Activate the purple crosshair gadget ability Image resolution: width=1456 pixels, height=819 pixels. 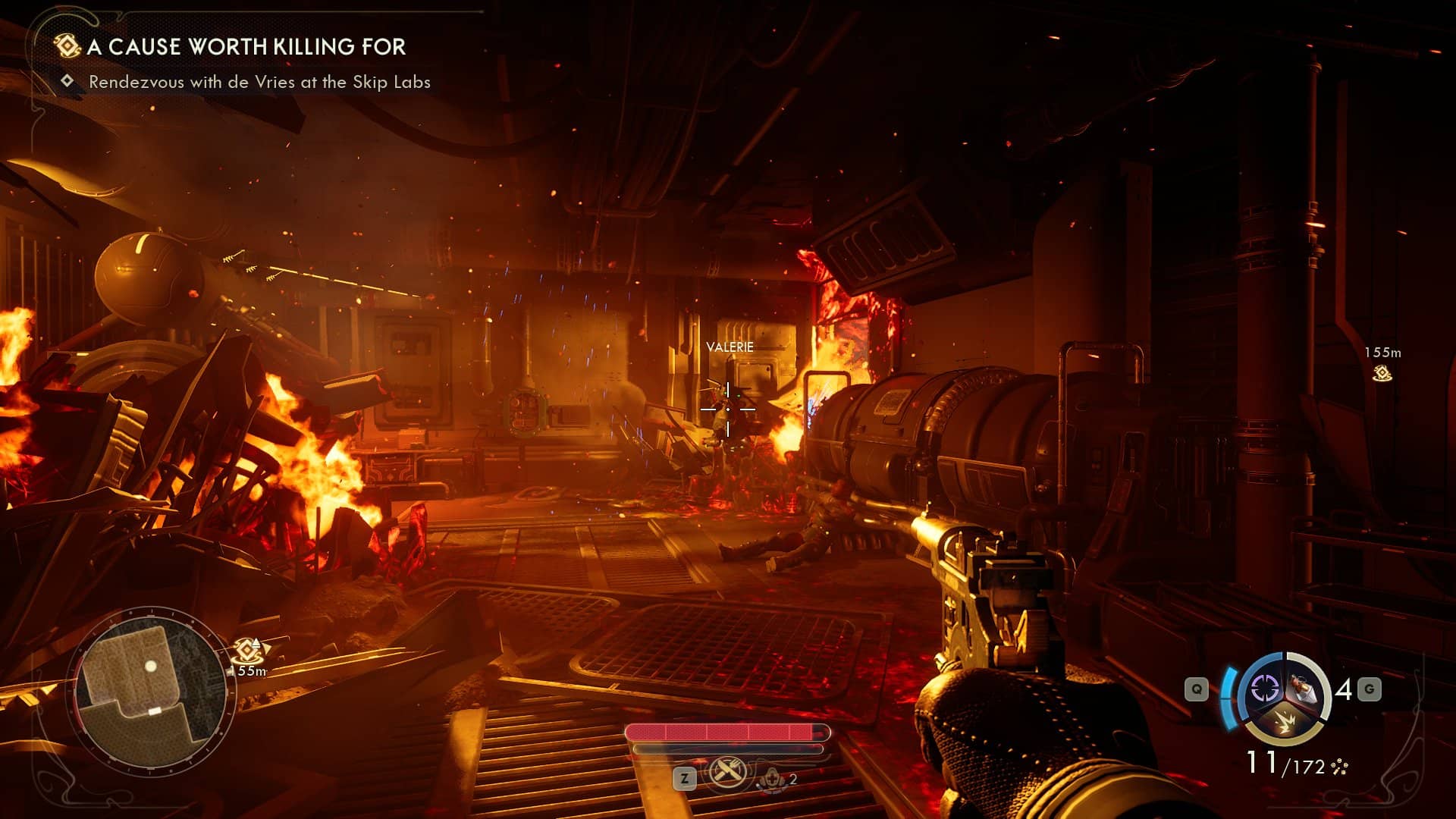click(1264, 689)
